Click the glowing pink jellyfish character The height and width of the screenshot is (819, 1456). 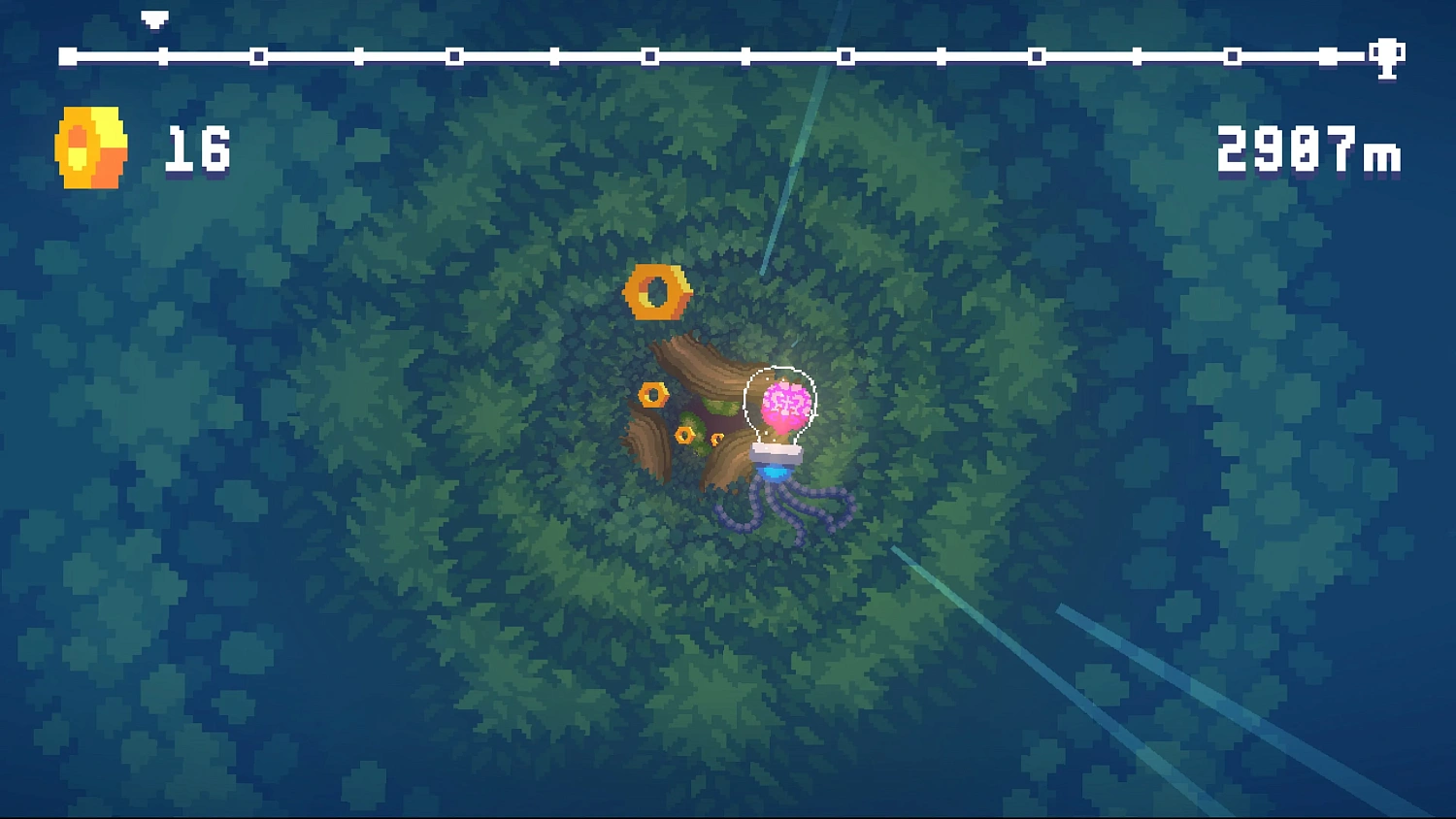point(784,406)
